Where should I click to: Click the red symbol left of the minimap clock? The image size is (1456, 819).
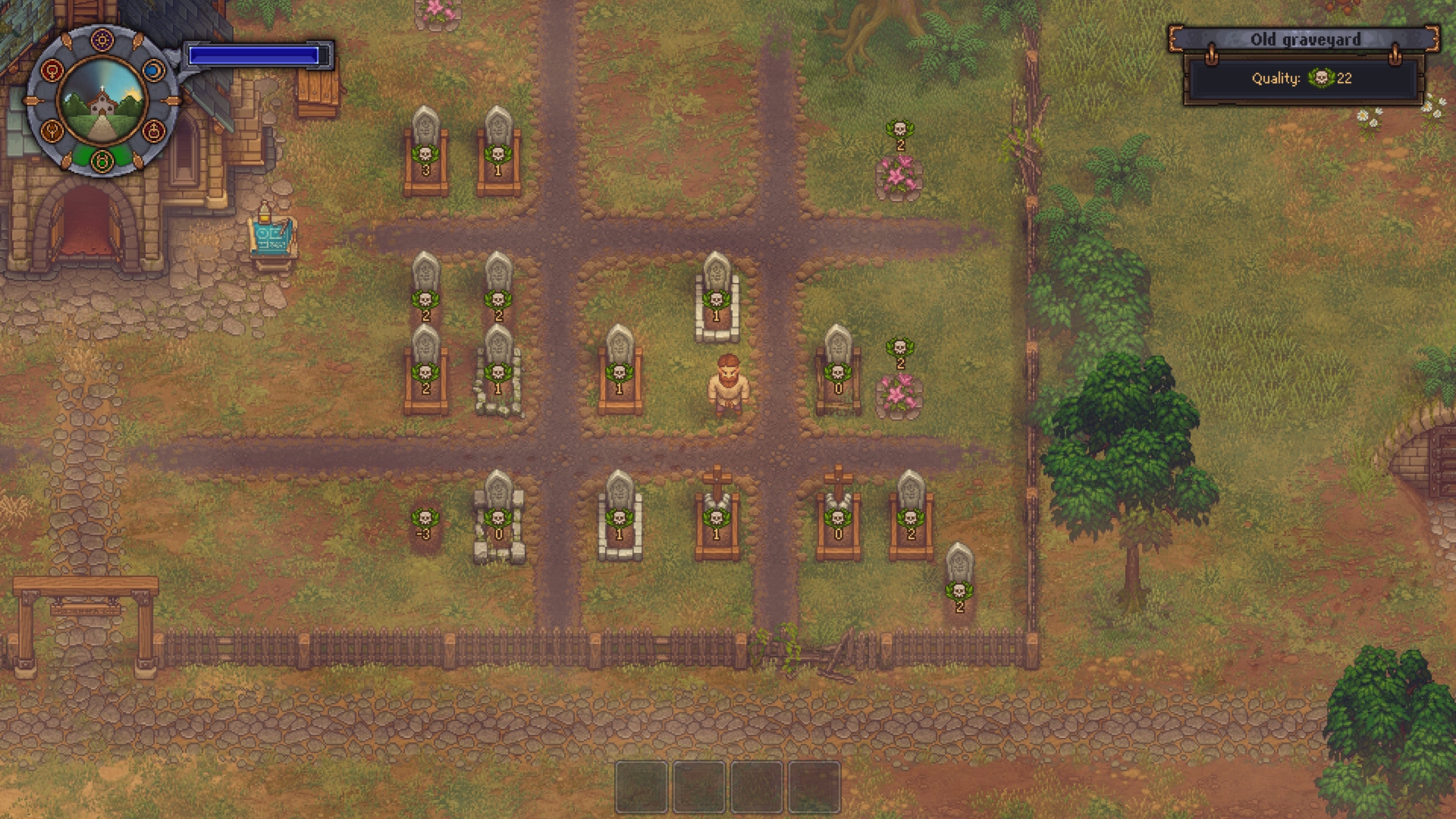(52, 70)
